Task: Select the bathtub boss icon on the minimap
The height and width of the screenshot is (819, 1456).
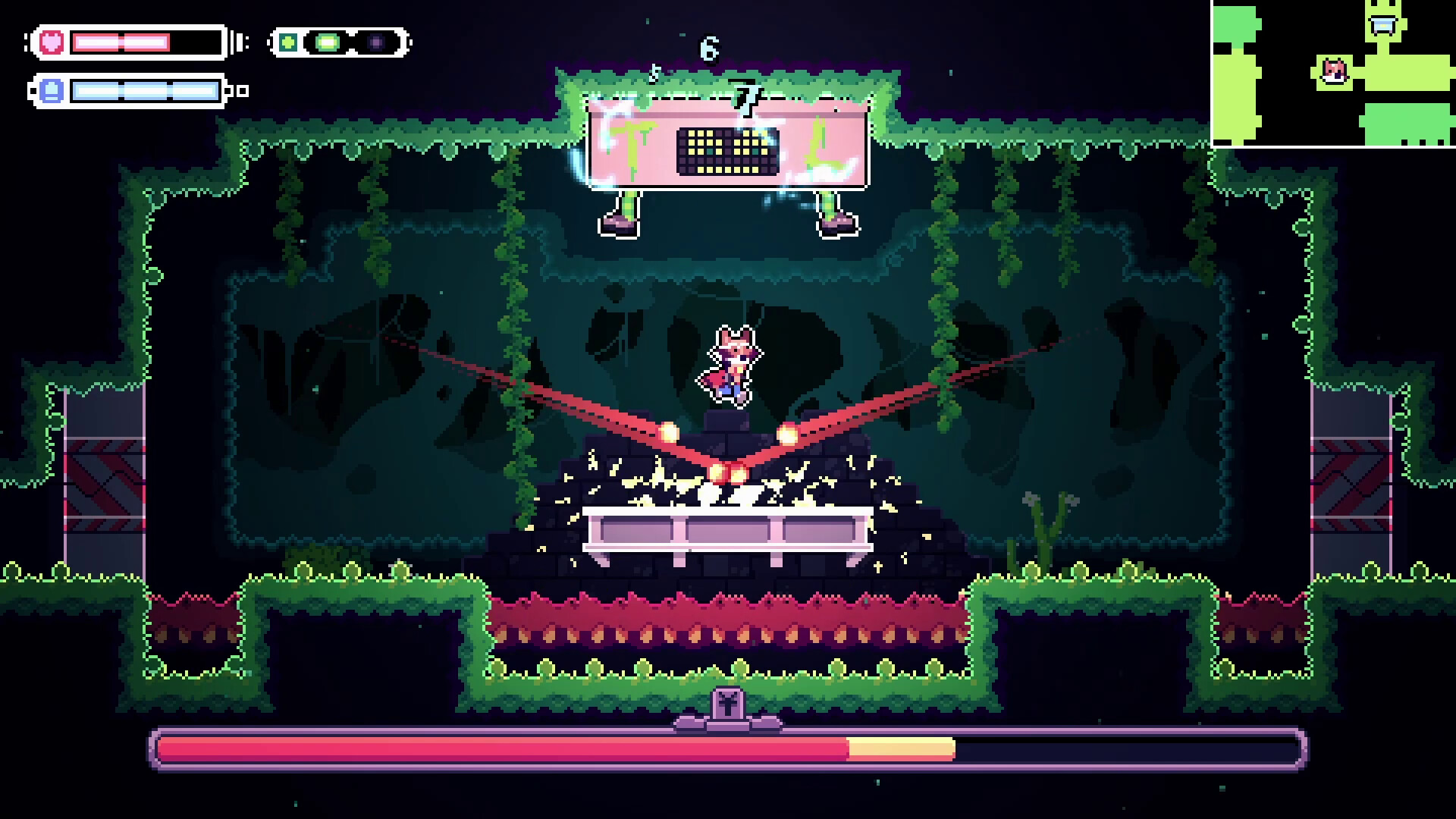Action: pyautogui.click(x=1382, y=25)
